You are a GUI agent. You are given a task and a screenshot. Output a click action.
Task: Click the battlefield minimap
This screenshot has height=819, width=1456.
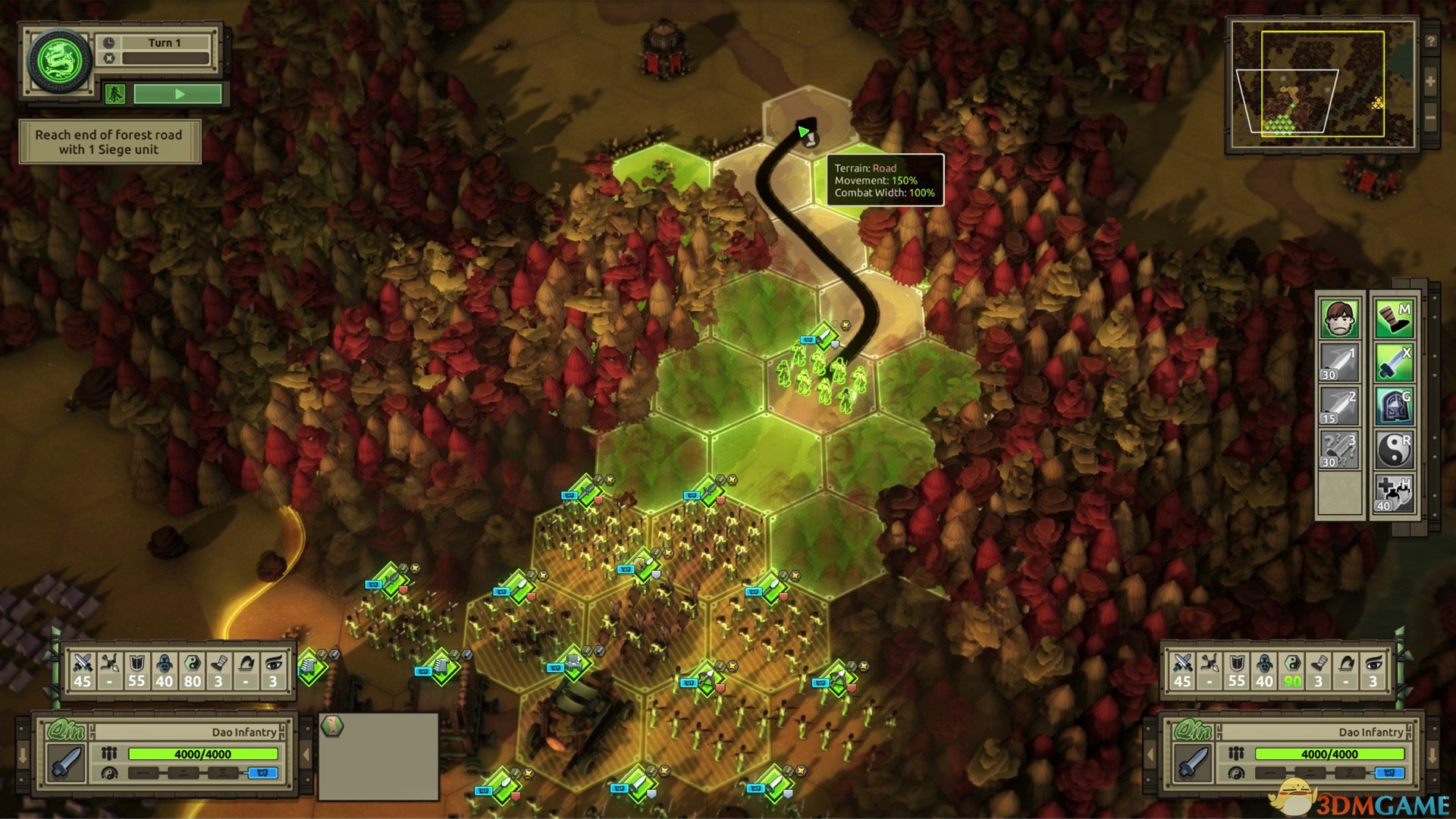(1323, 83)
